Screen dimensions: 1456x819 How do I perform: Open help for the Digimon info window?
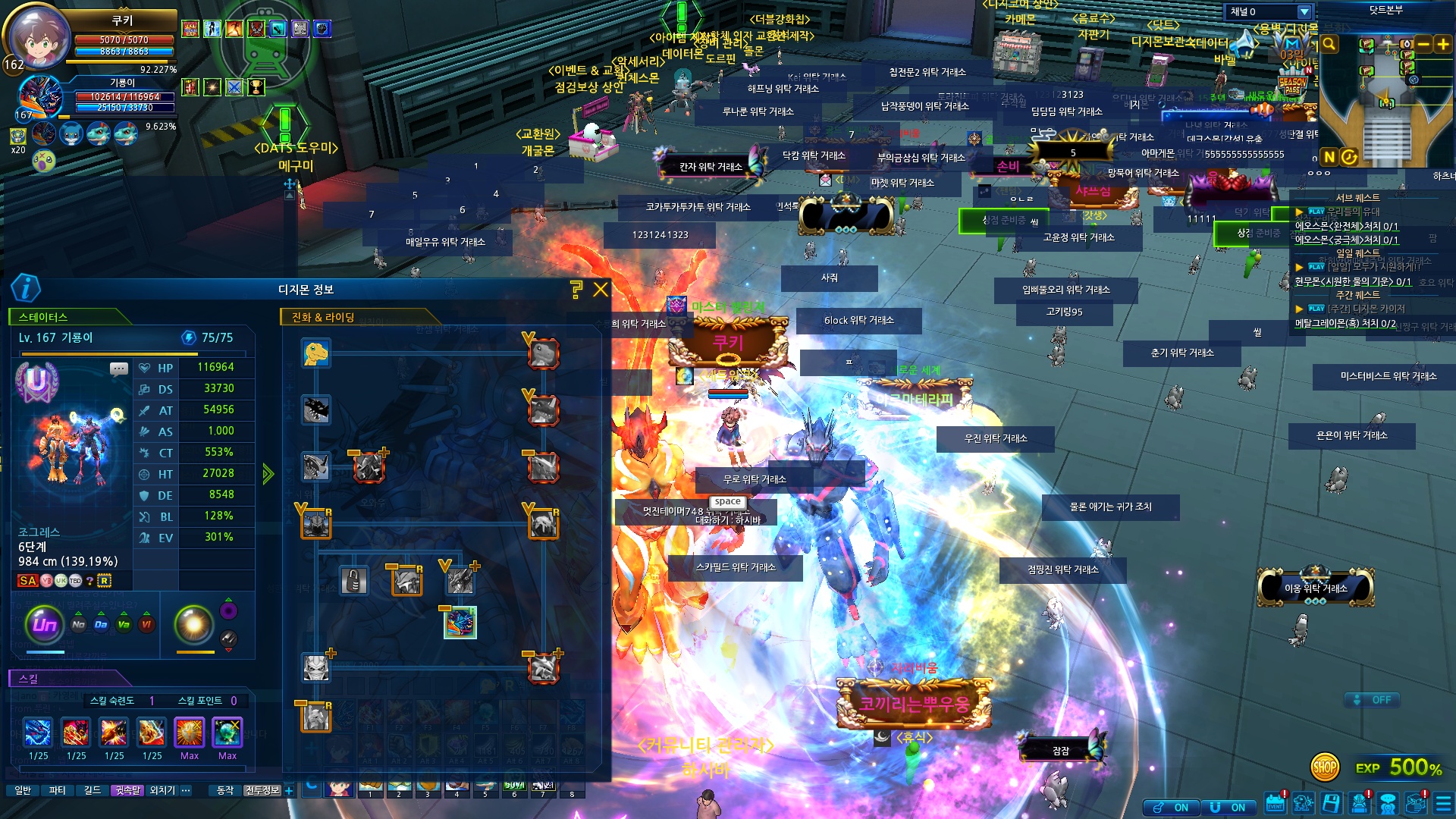pos(576,289)
